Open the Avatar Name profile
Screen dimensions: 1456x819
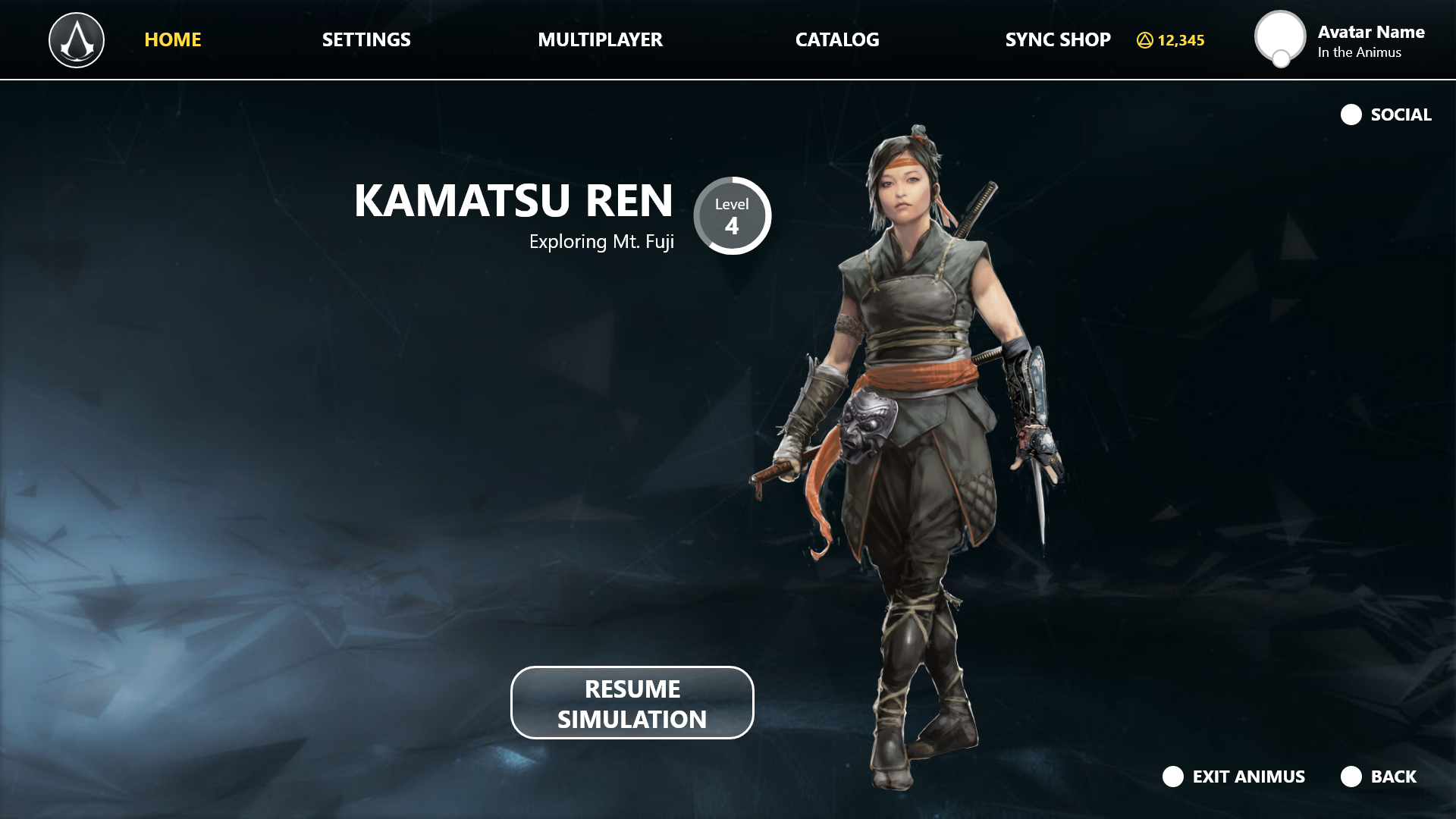pos(1339,40)
